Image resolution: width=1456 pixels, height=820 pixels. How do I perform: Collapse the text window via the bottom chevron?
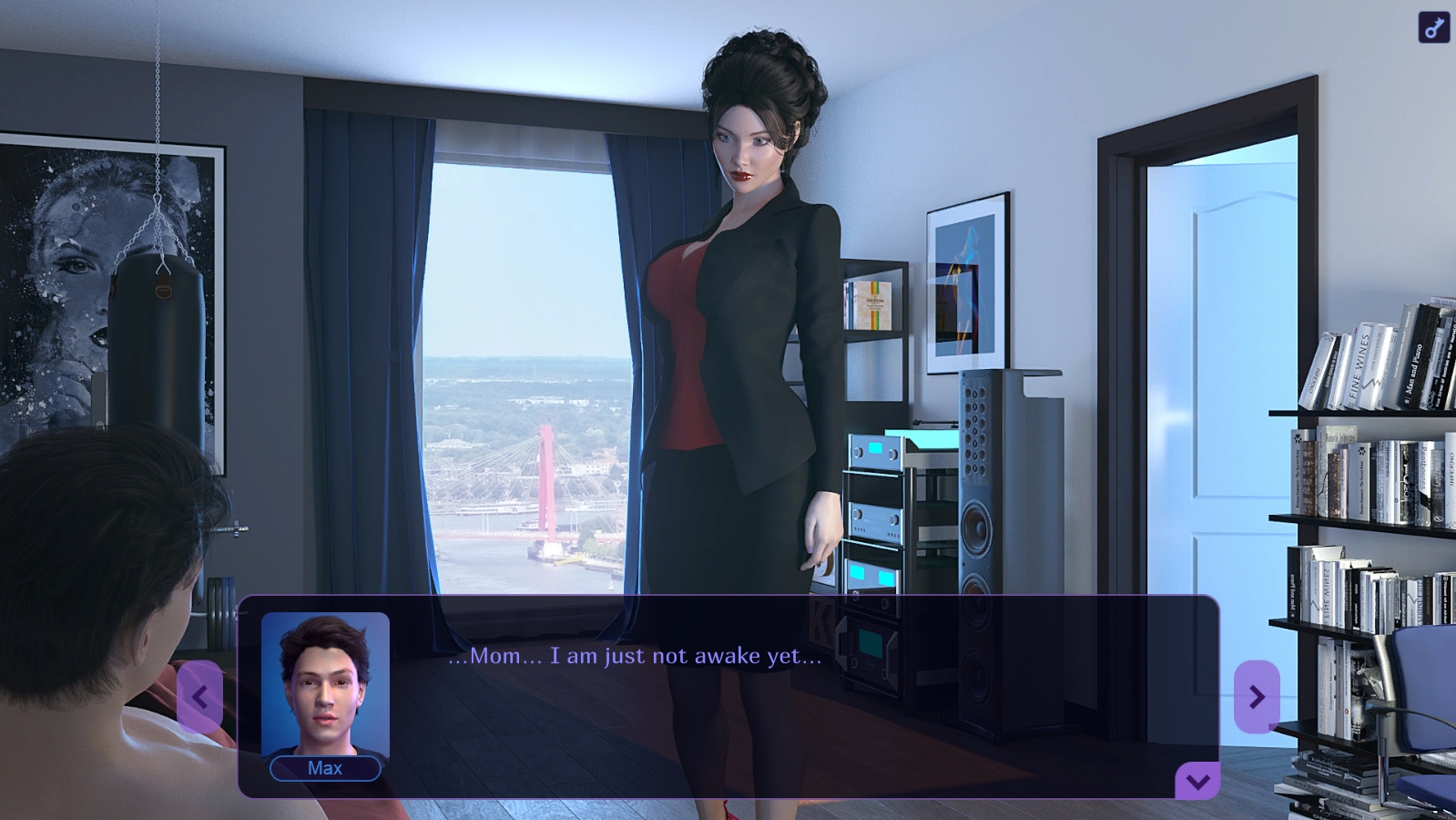coord(1197,779)
